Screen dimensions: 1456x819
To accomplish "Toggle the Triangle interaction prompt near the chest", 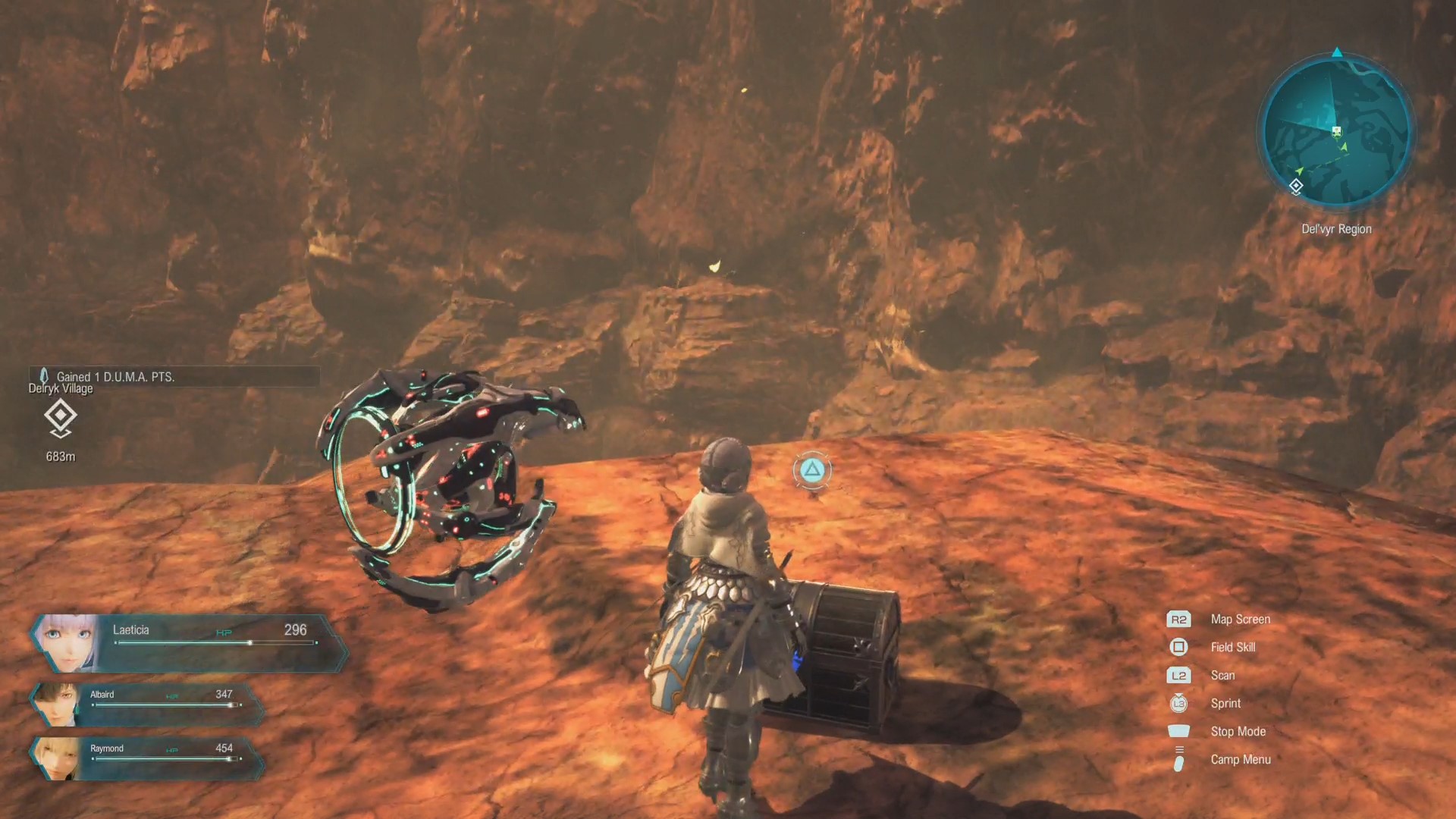I will [x=811, y=470].
